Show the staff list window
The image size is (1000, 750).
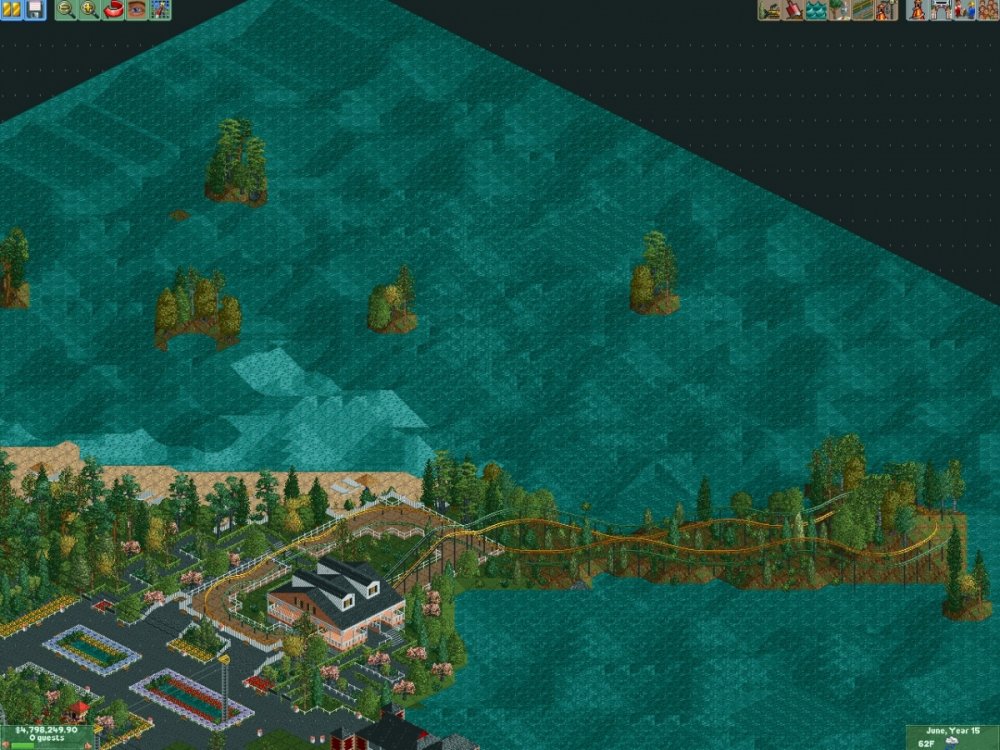point(964,10)
